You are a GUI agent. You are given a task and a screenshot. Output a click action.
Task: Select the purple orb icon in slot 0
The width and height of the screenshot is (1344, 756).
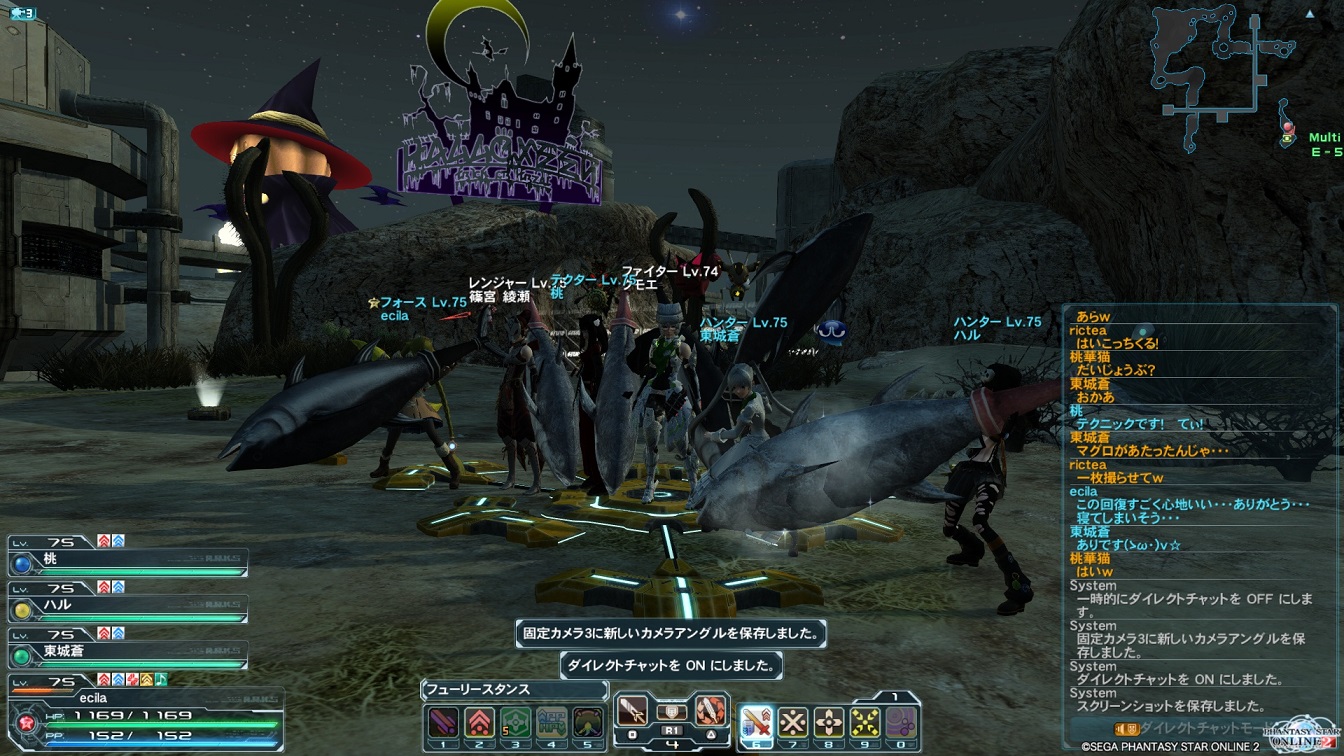click(901, 721)
